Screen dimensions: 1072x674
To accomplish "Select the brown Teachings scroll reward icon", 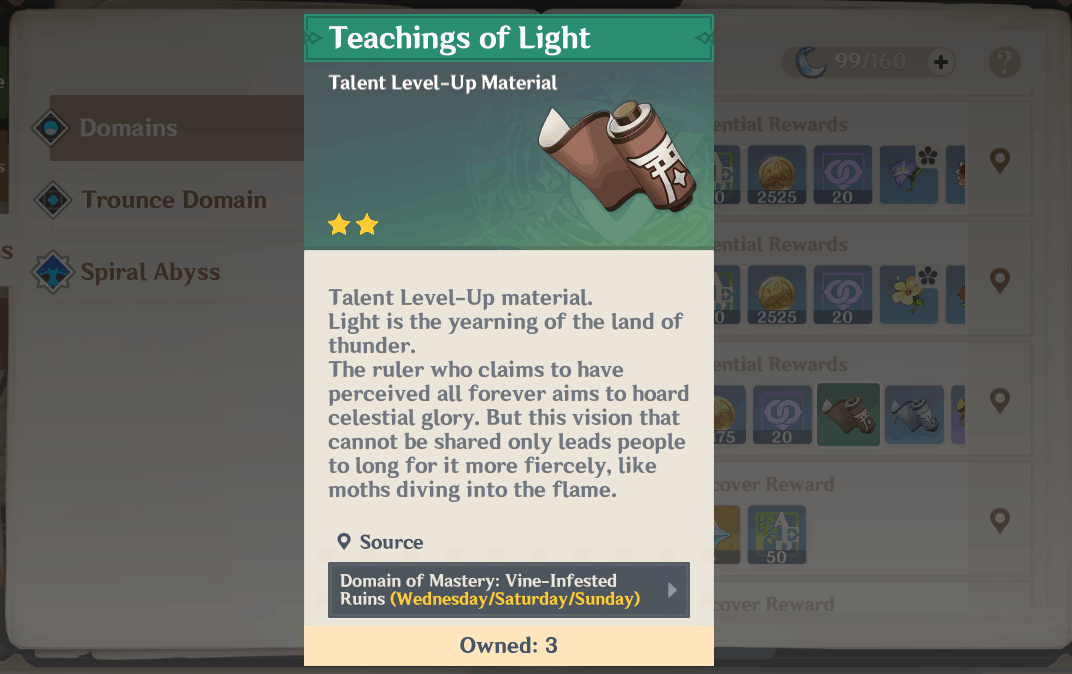I will tap(848, 414).
